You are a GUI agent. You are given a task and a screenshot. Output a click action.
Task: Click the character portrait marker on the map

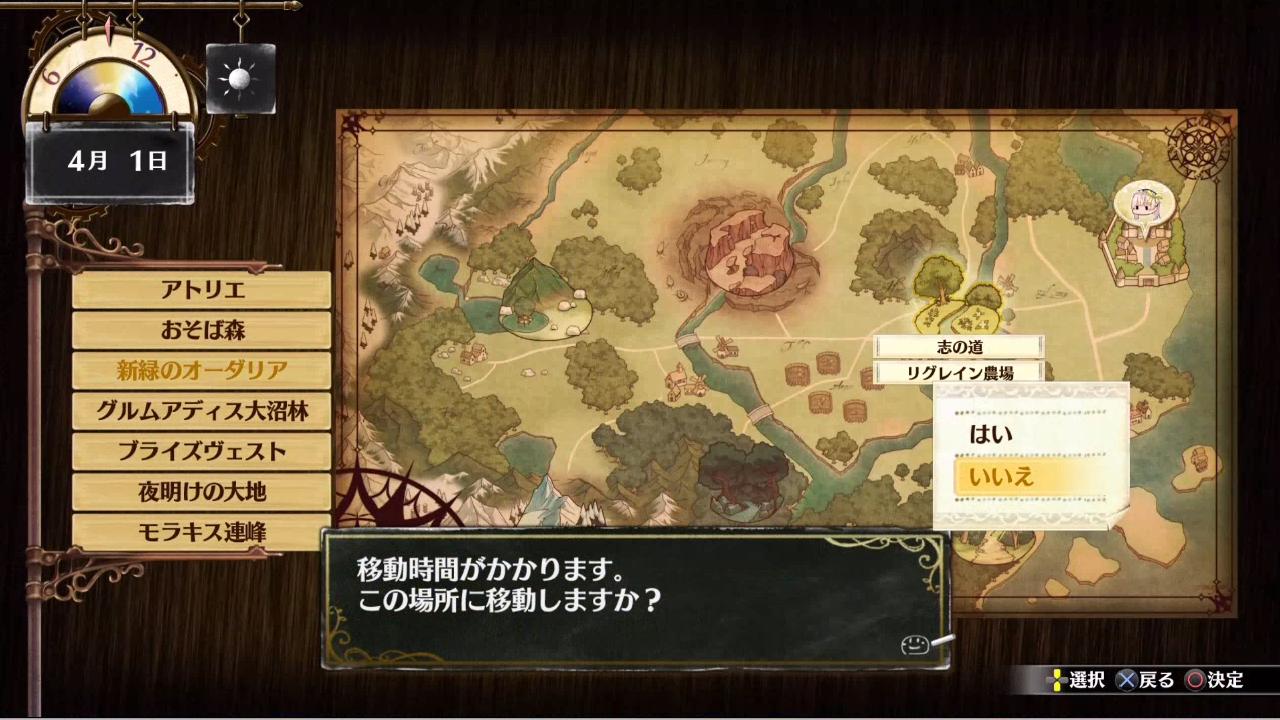point(1143,208)
